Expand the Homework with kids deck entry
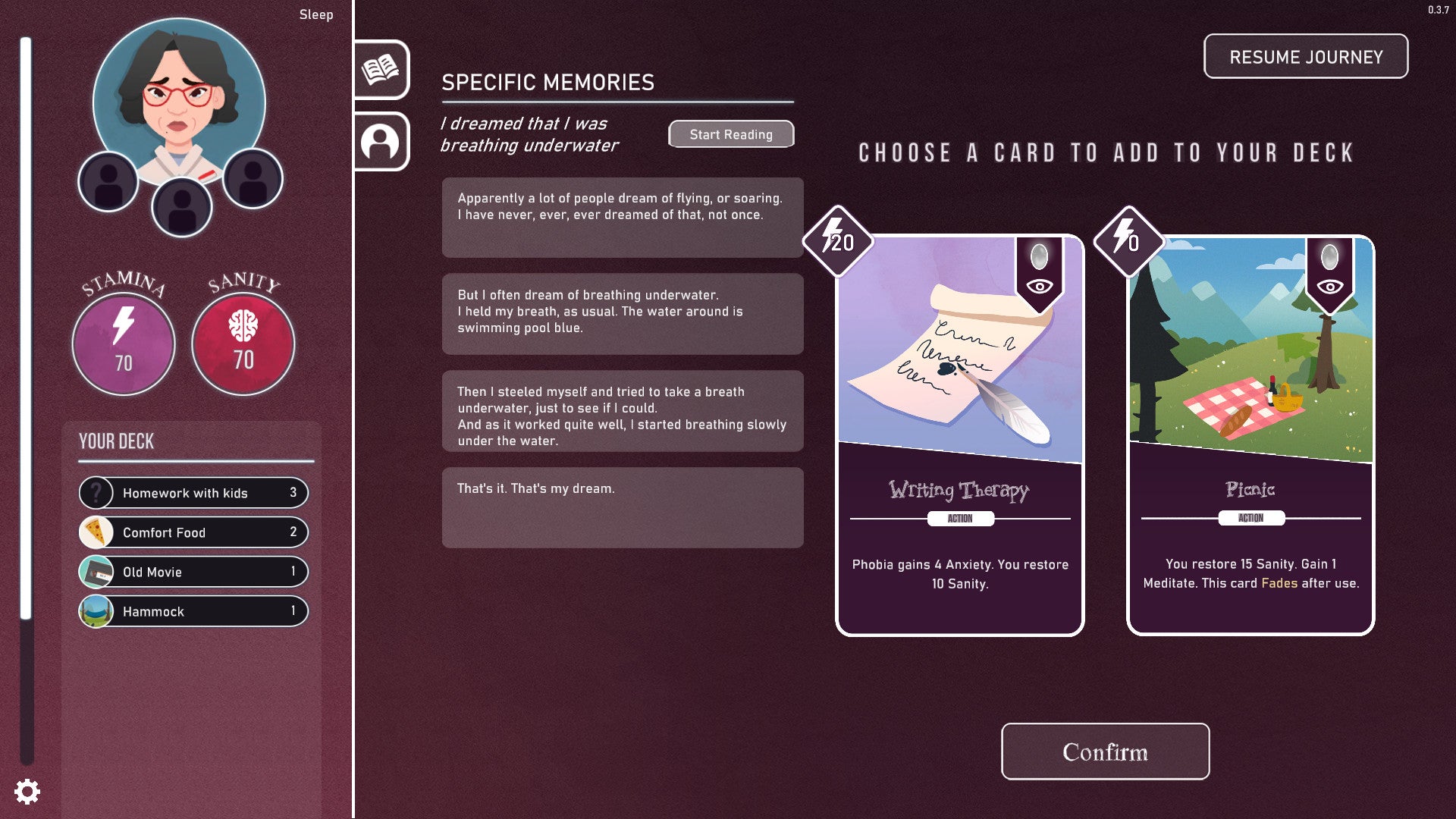This screenshot has width=1456, height=819. coord(193,493)
